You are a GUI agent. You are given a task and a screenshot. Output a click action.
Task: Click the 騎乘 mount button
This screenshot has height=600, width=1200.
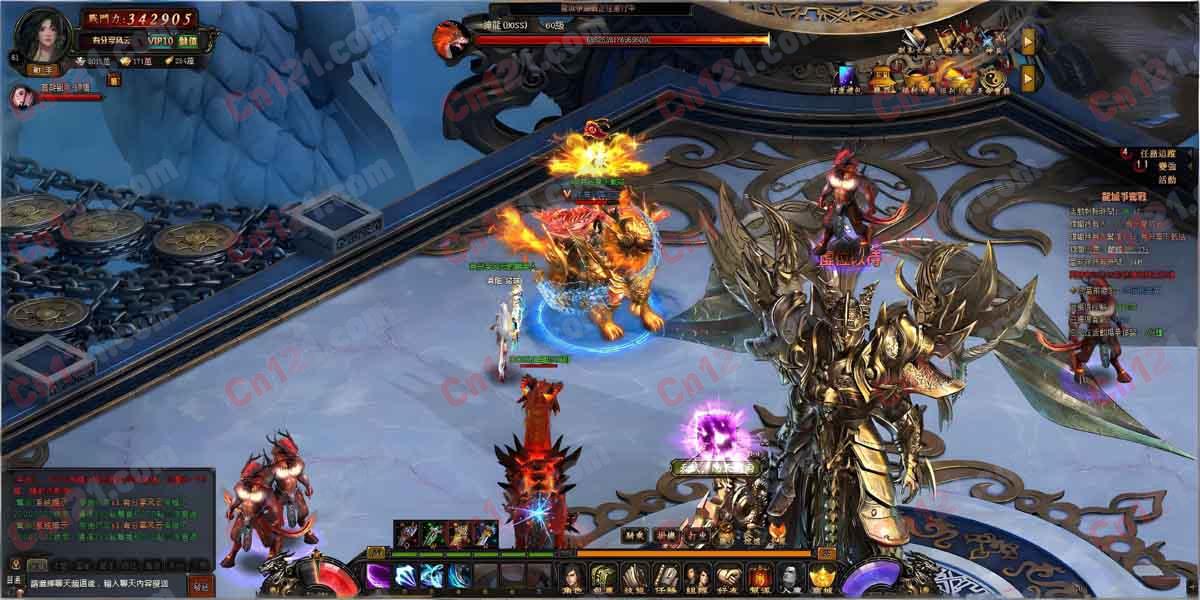[633, 536]
